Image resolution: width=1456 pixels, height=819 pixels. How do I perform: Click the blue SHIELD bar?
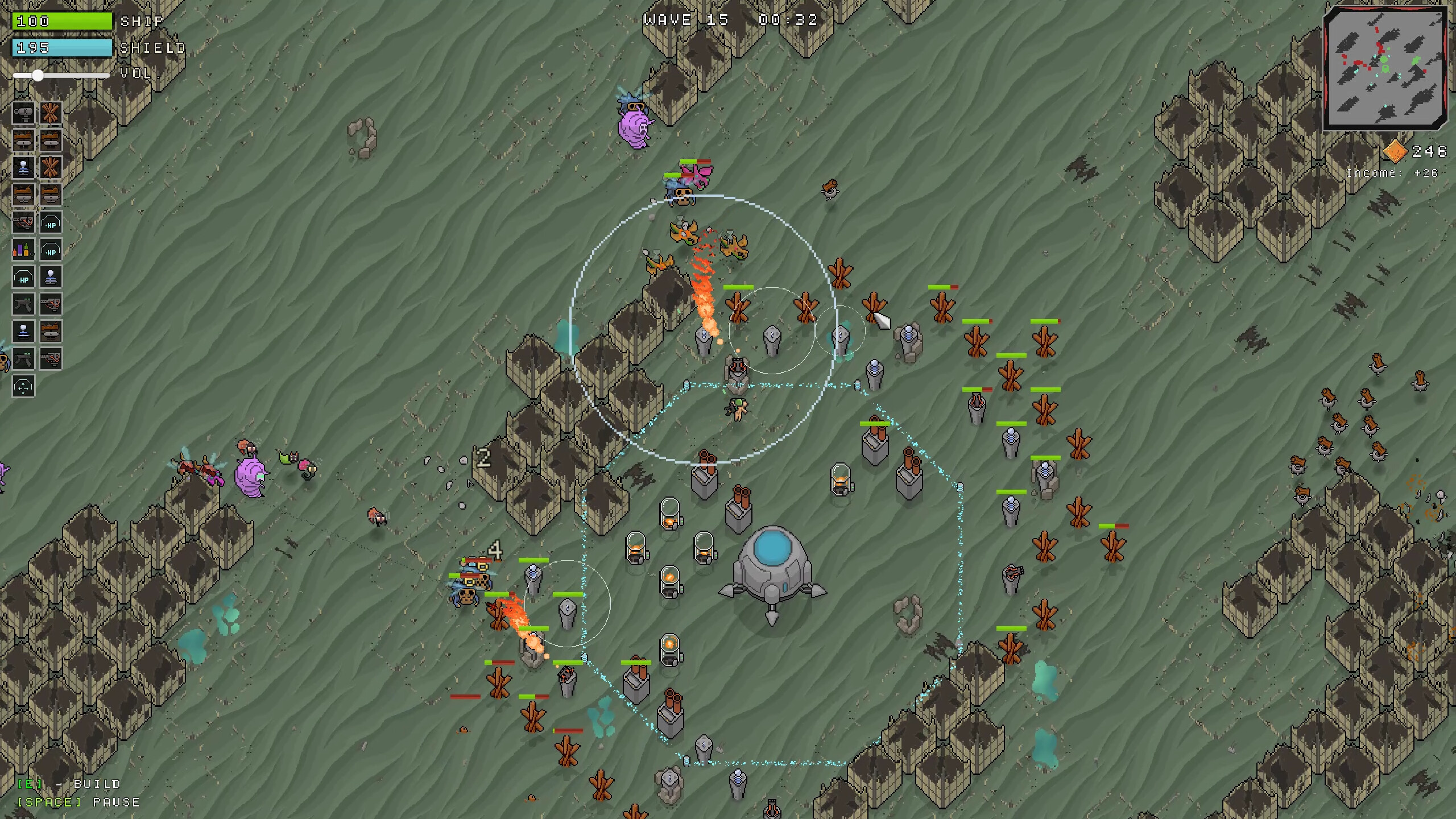[x=63, y=48]
